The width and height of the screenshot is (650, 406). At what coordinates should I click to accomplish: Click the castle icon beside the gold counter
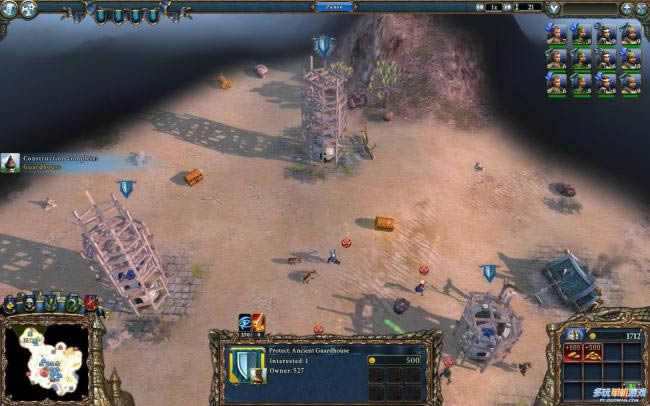(x=574, y=337)
